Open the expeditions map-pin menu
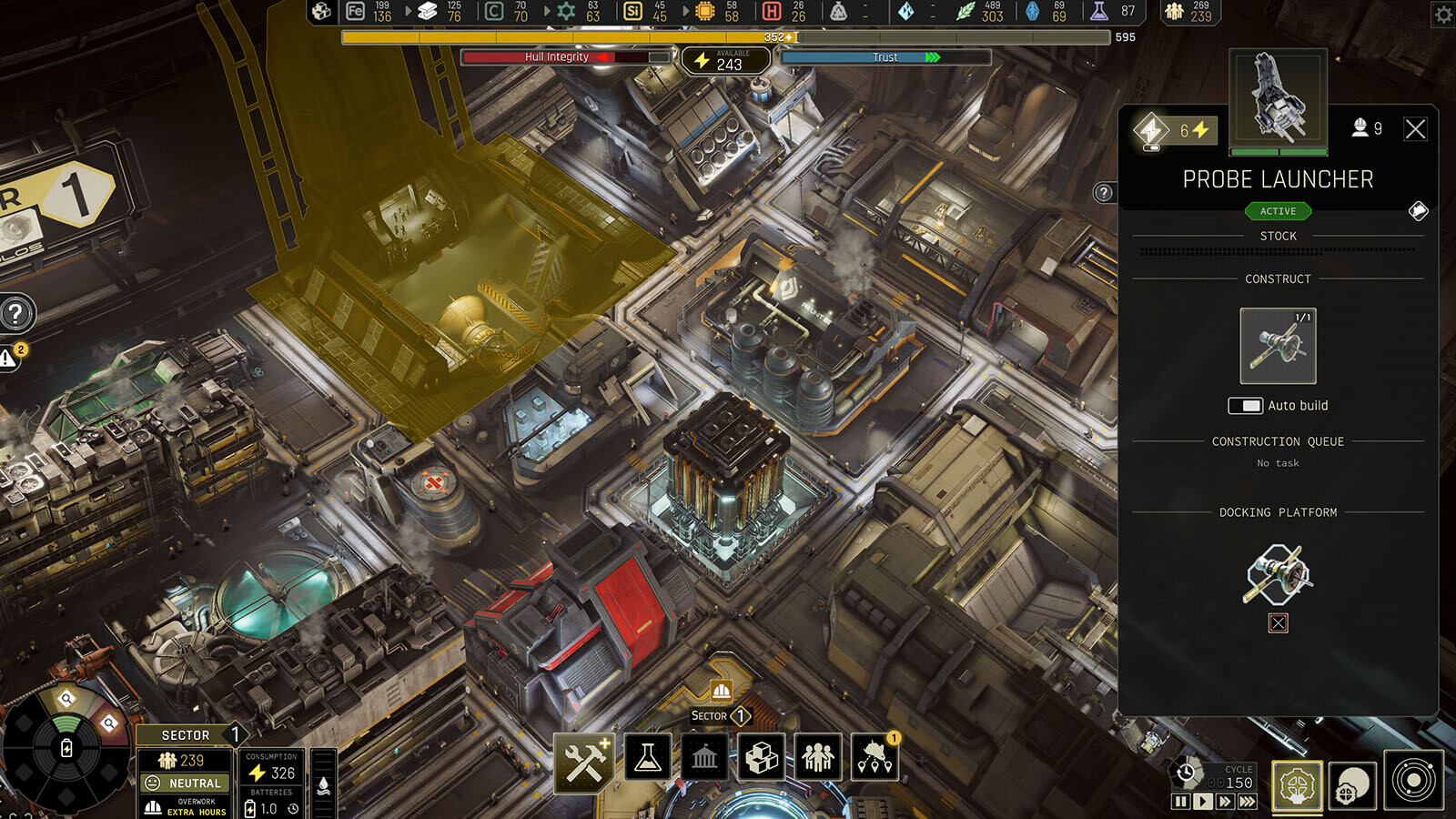 [x=875, y=757]
